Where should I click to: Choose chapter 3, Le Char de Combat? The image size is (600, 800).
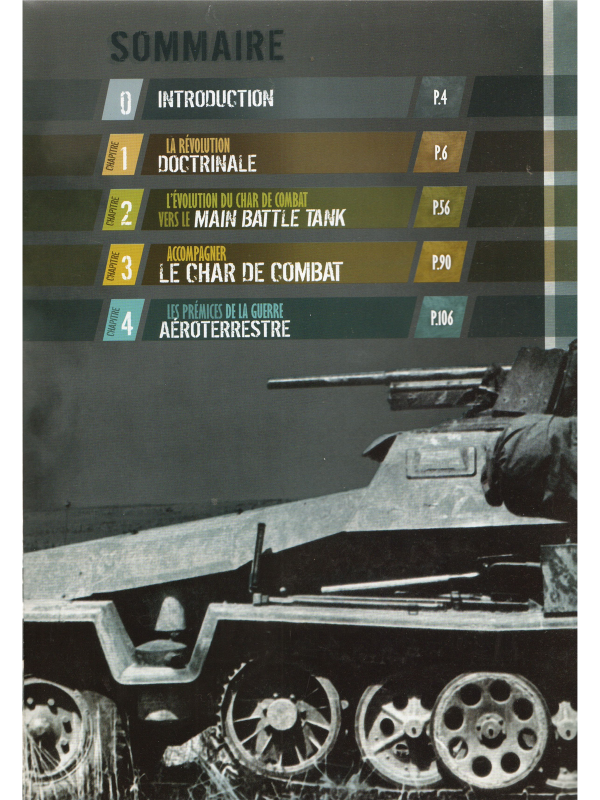(250, 264)
